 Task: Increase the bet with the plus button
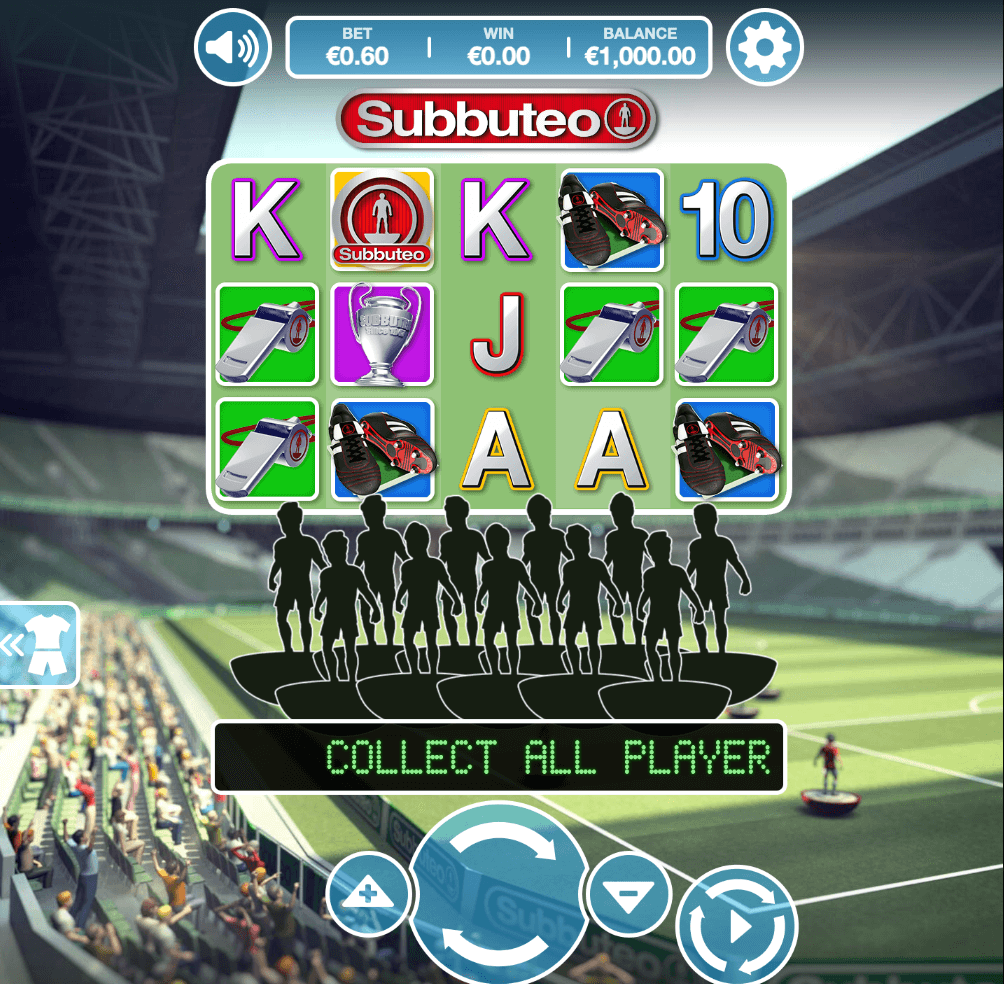point(367,894)
